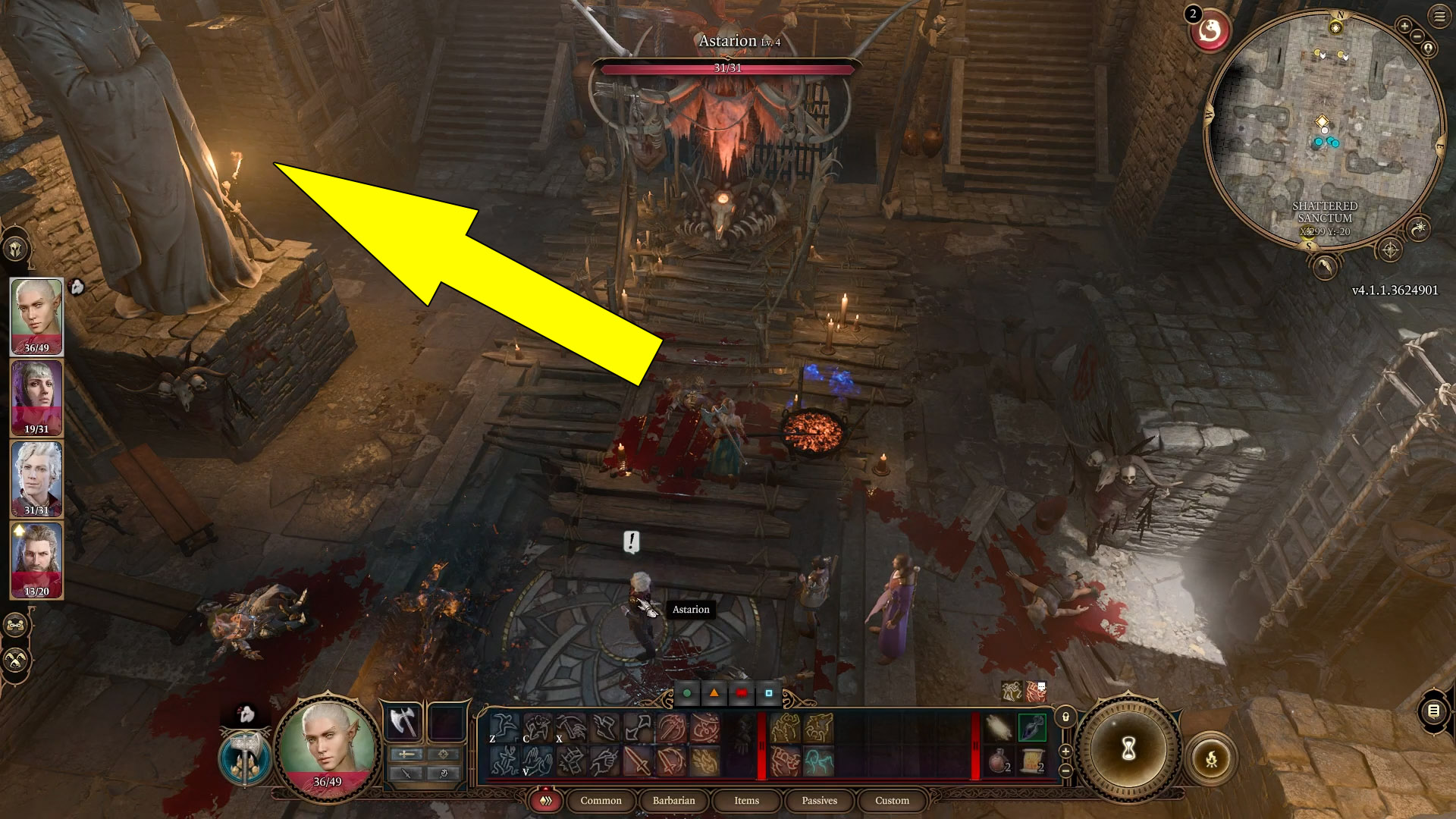Use the scroll item at the hotbar's right end
This screenshot has width=1456, height=819.
pos(1032,762)
